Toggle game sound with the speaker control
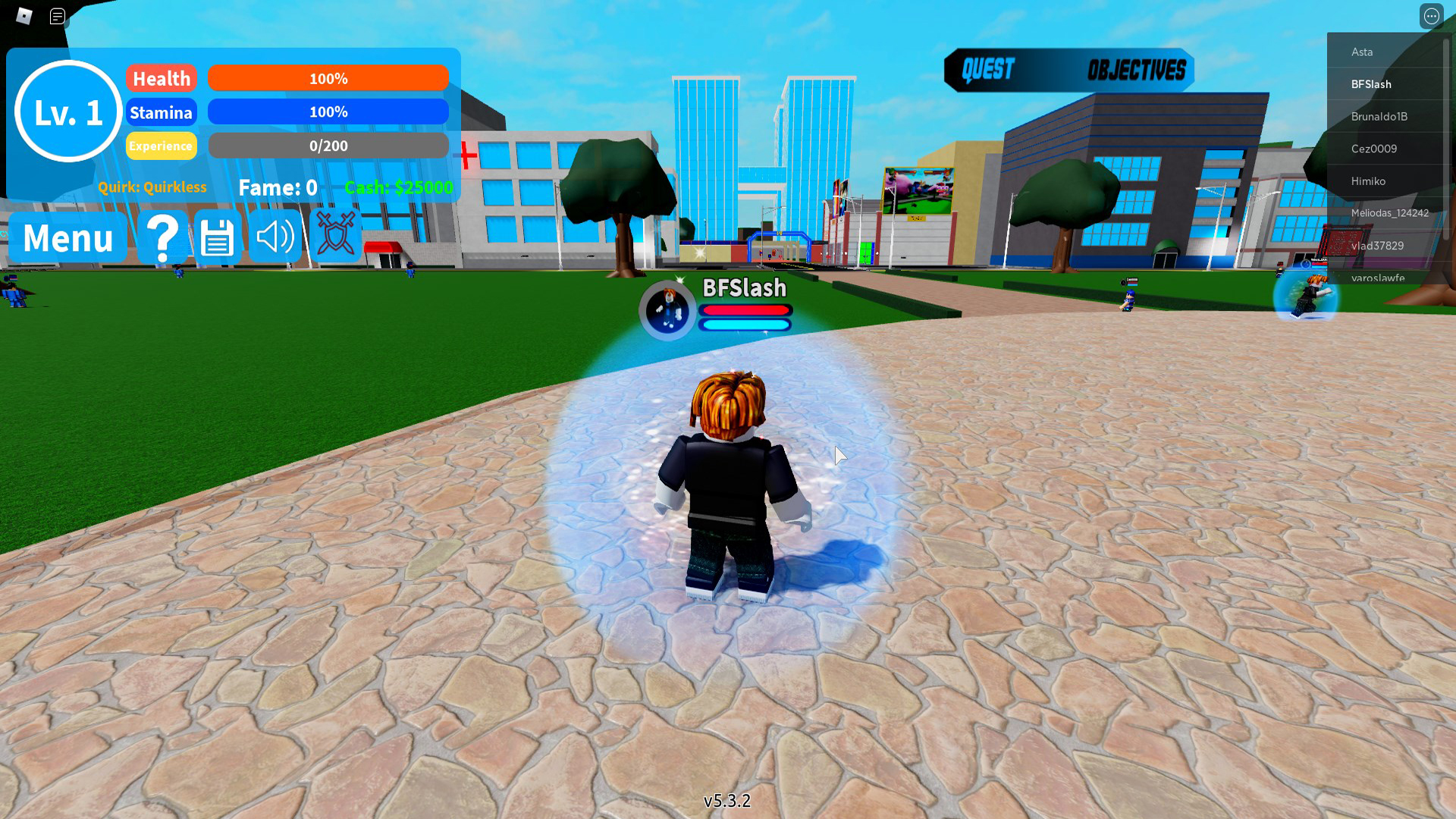This screenshot has width=1456, height=819. pyautogui.click(x=275, y=237)
